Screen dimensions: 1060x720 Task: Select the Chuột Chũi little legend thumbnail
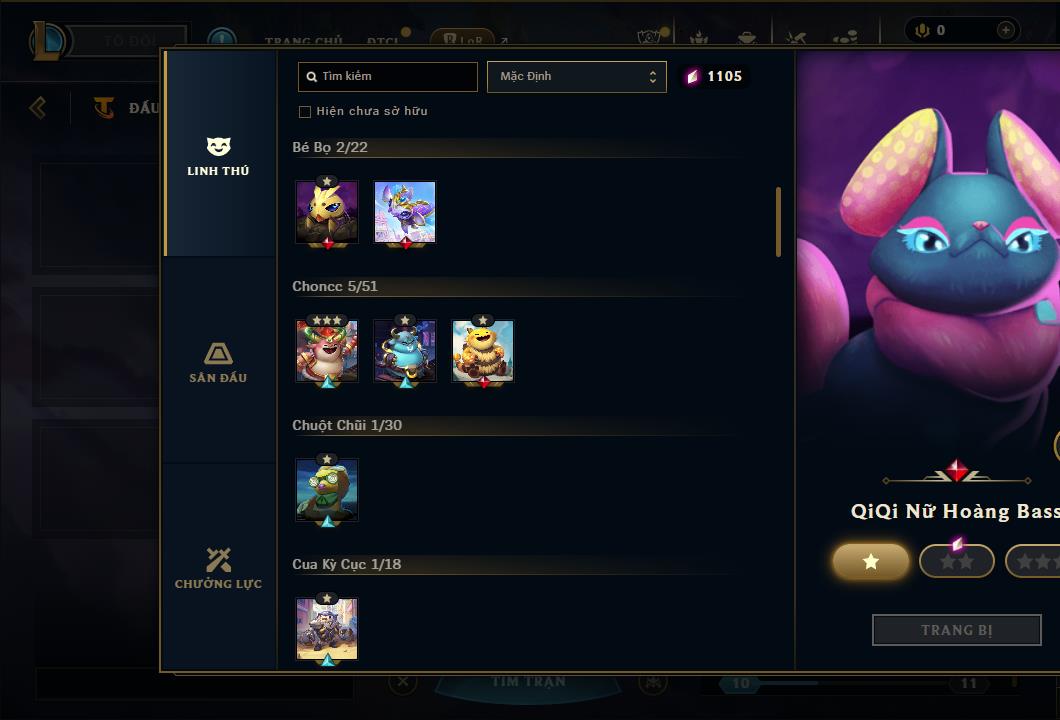coord(327,490)
